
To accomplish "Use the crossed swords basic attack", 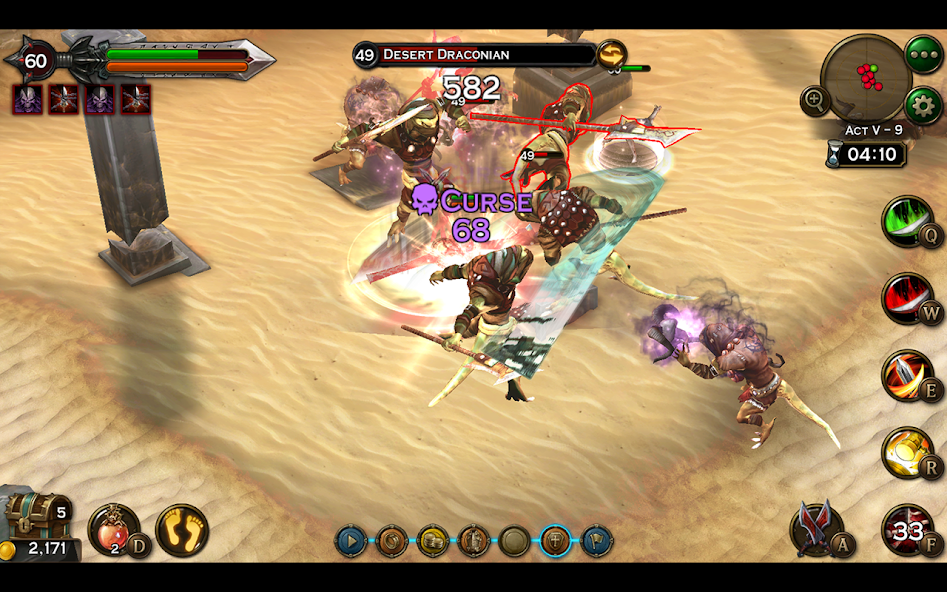I will 818,529.
